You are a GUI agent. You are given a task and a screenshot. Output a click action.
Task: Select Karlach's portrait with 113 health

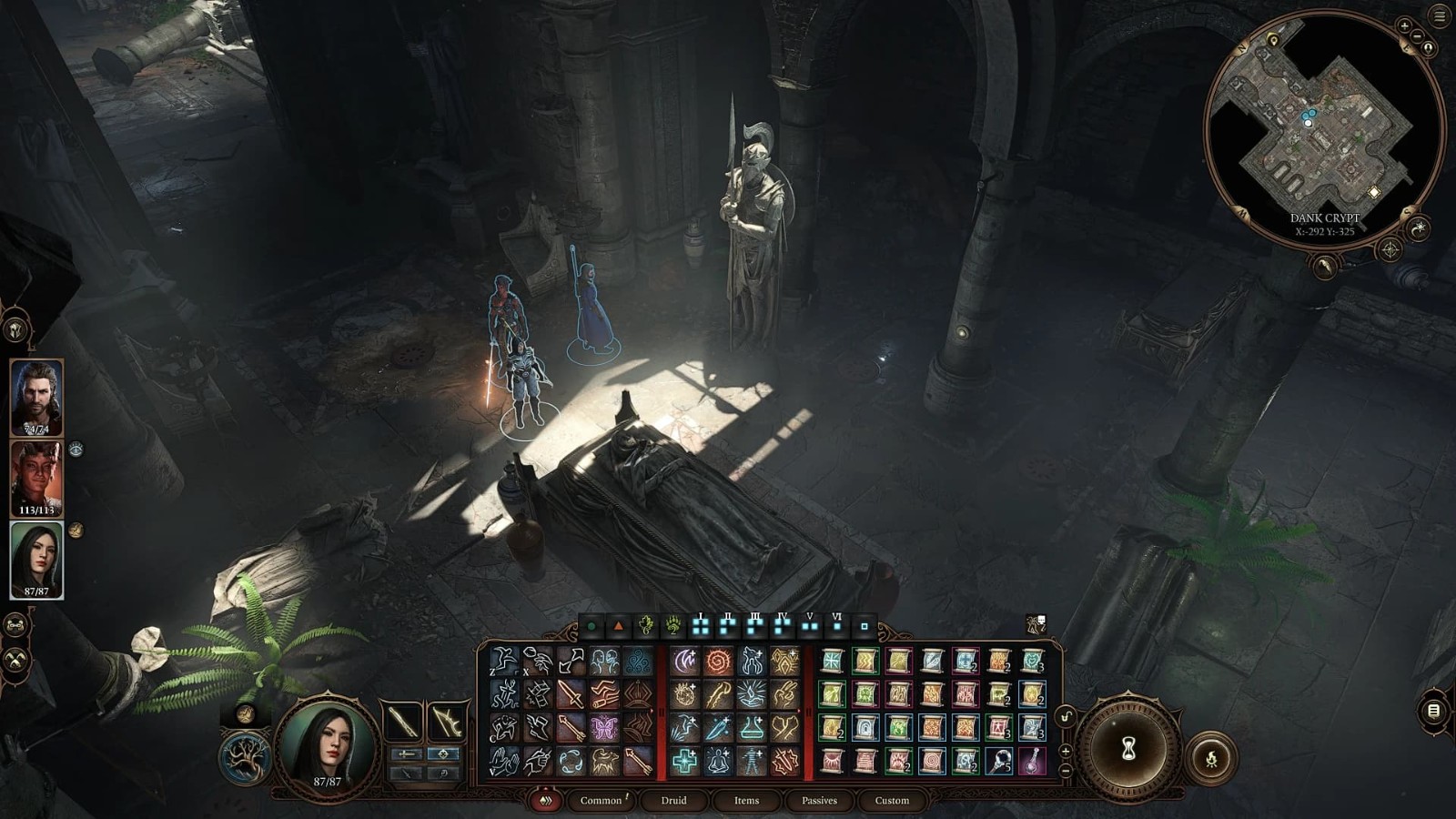pyautogui.click(x=36, y=478)
